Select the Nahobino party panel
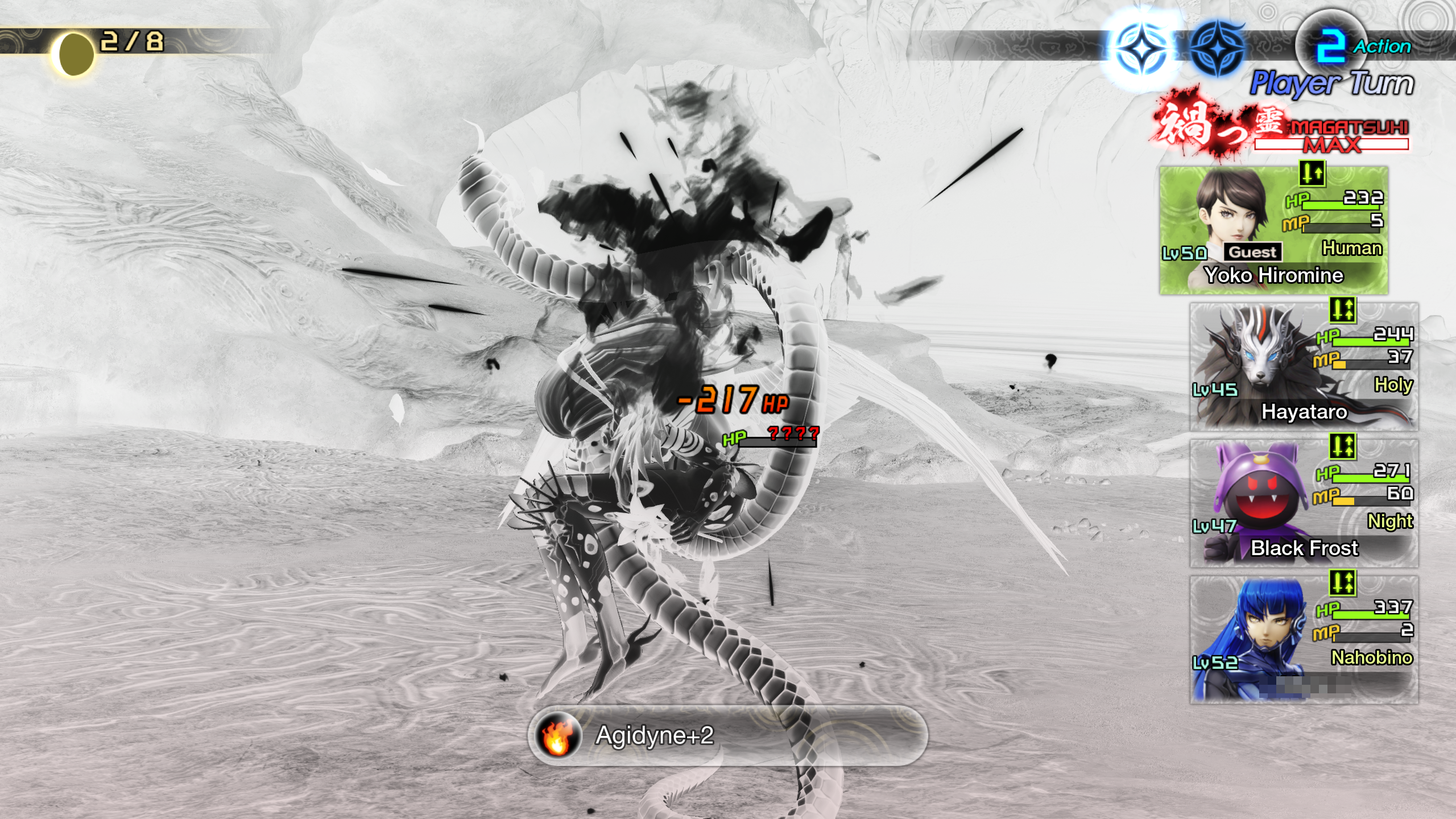 [1304, 640]
